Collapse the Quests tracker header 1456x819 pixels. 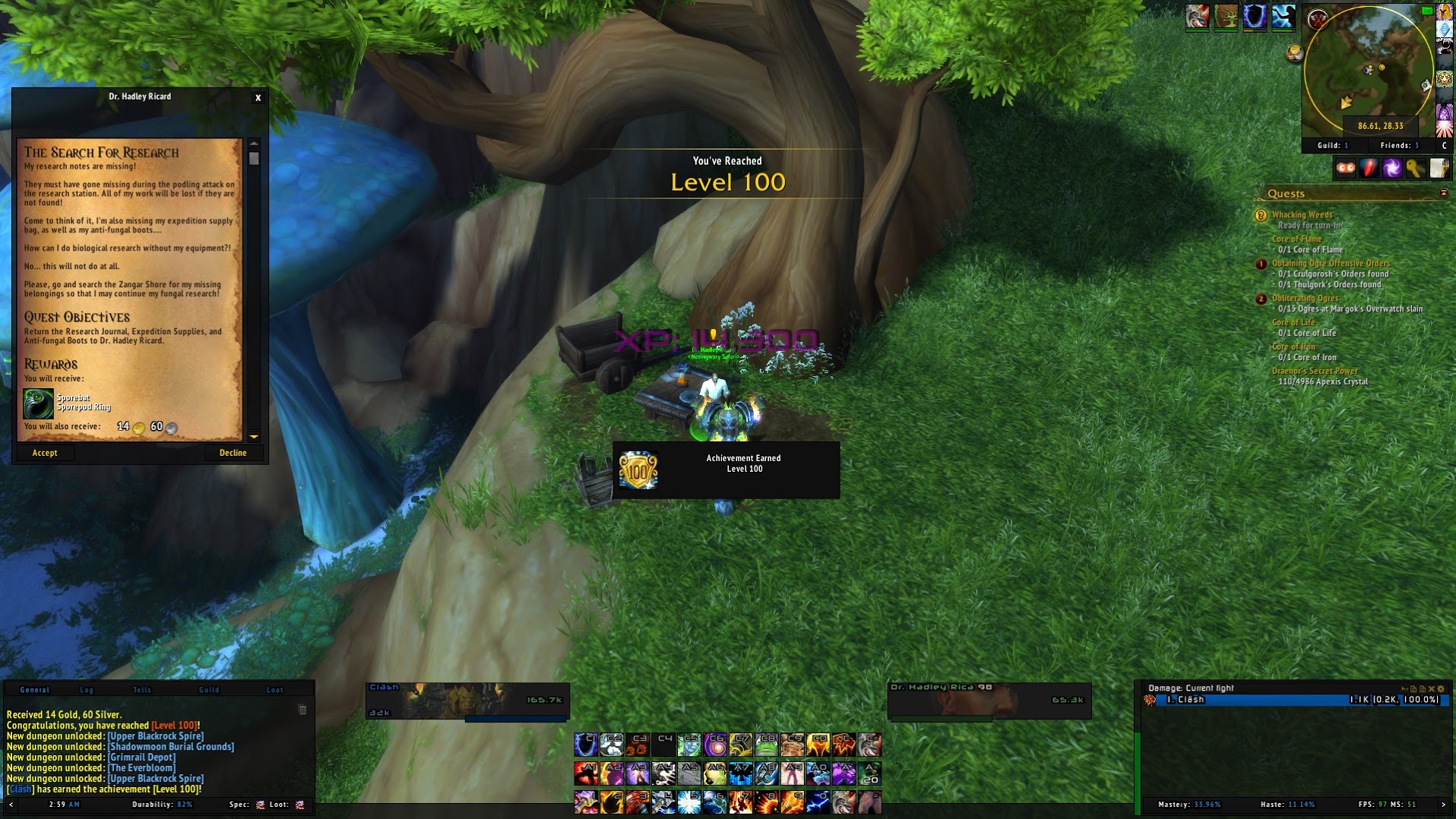coord(1444,194)
